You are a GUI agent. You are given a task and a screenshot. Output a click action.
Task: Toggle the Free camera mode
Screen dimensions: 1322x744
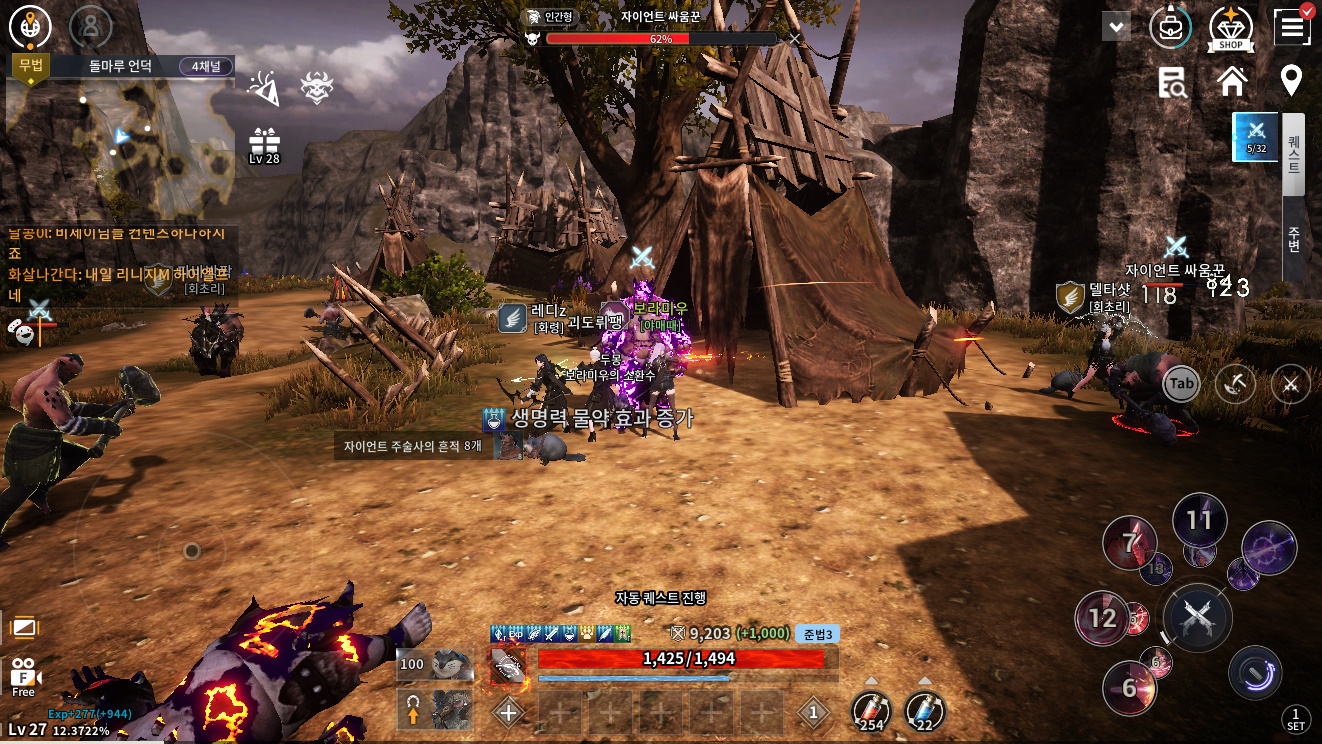(x=24, y=677)
